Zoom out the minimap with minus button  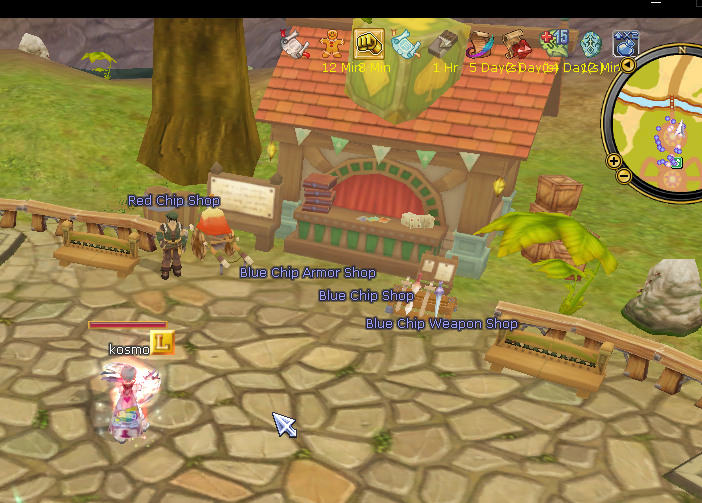(623, 176)
